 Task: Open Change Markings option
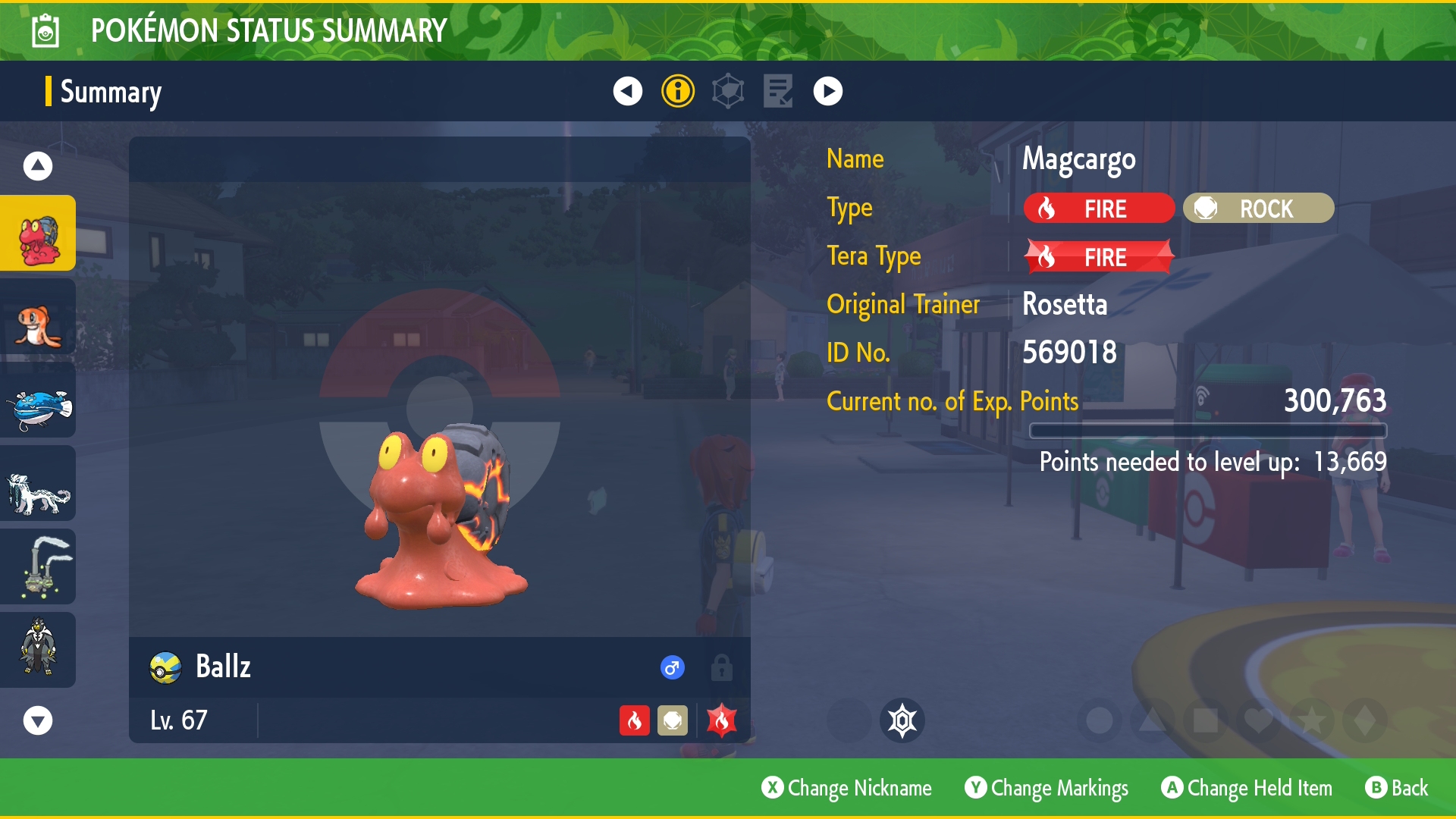coord(1046,788)
